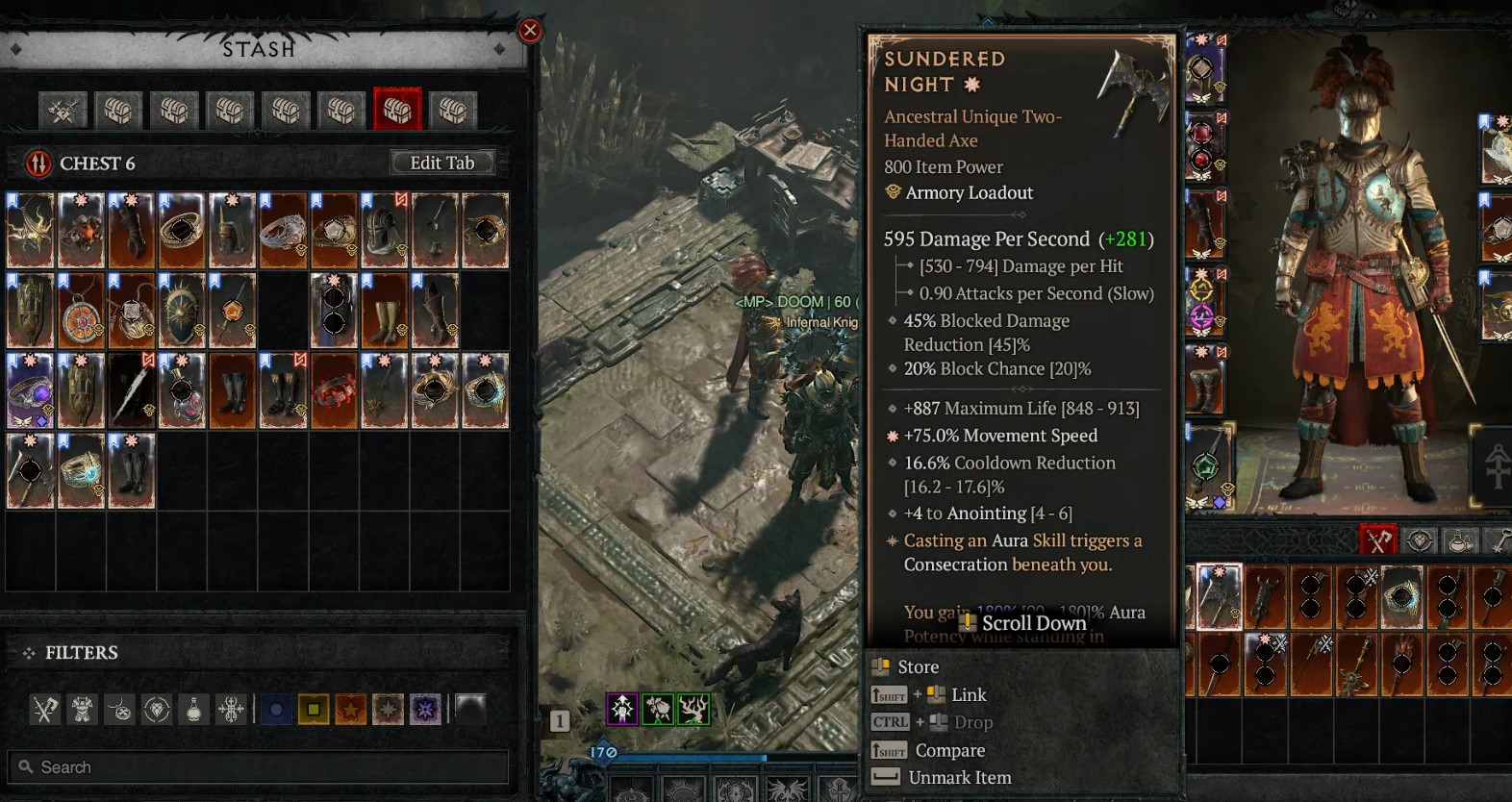Switch to the crossed-weapons stash tab
The width and height of the screenshot is (1512, 802).
(63, 111)
